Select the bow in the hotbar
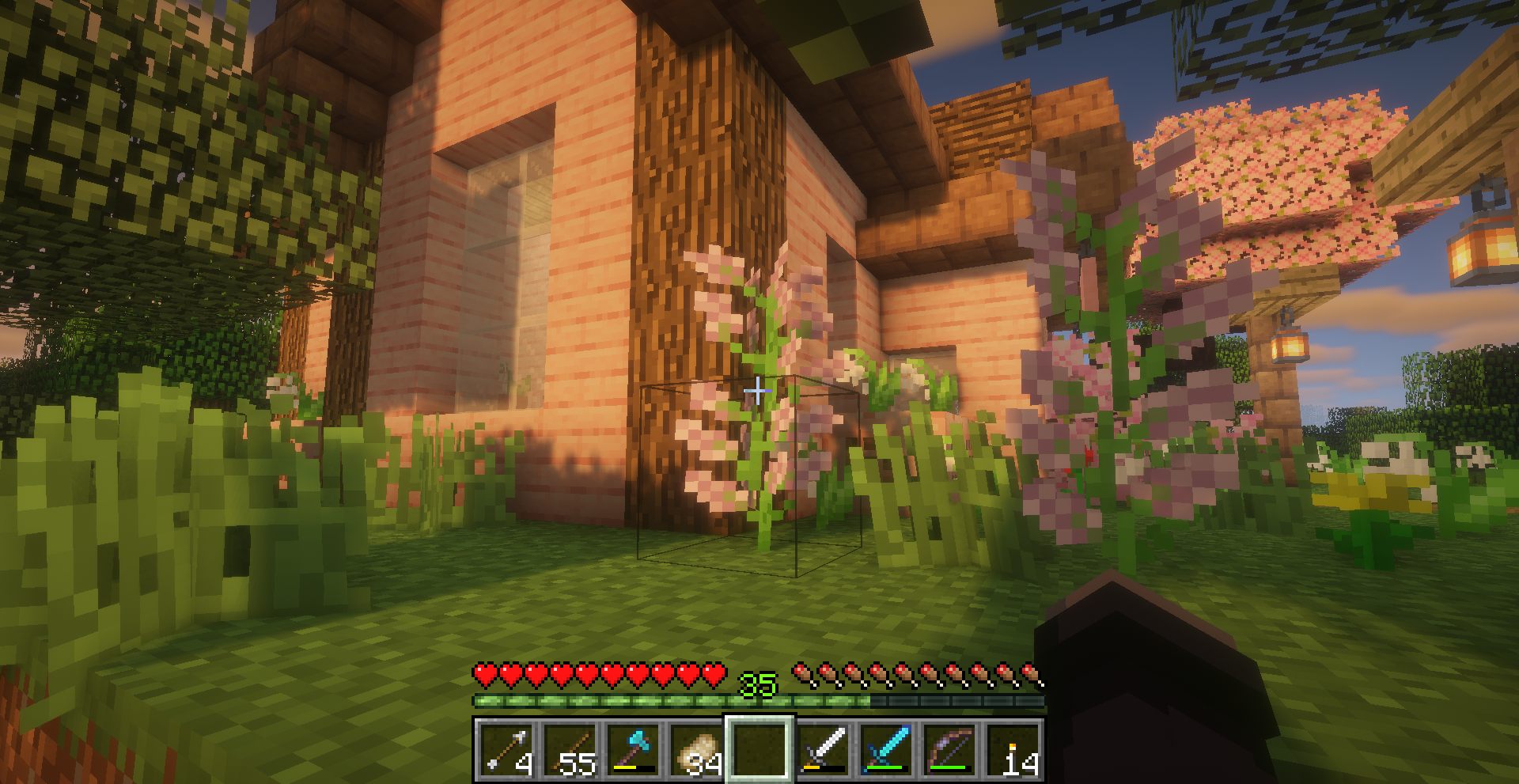 [x=949, y=748]
